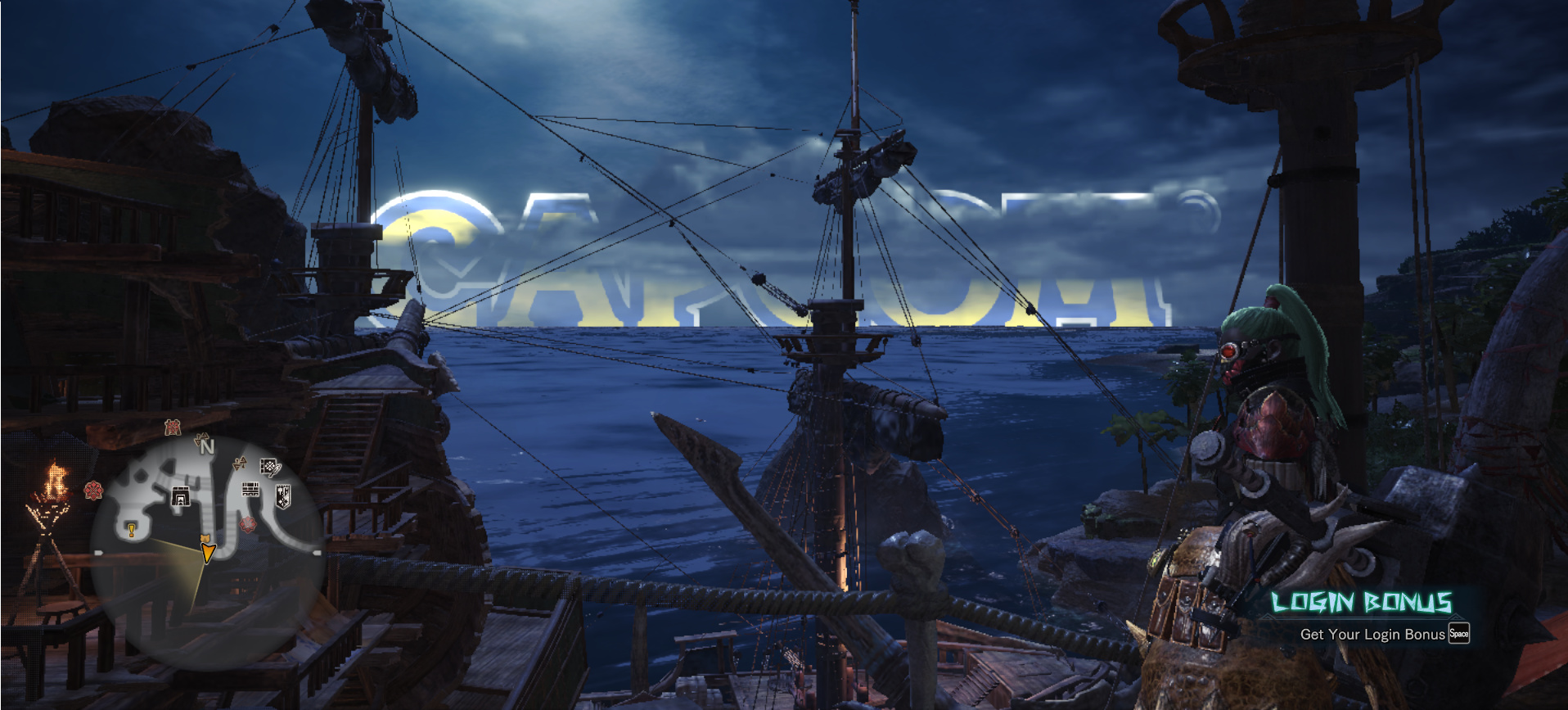The height and width of the screenshot is (710, 1568).
Task: Open the Login Bonus notification
Action: pos(1362,616)
